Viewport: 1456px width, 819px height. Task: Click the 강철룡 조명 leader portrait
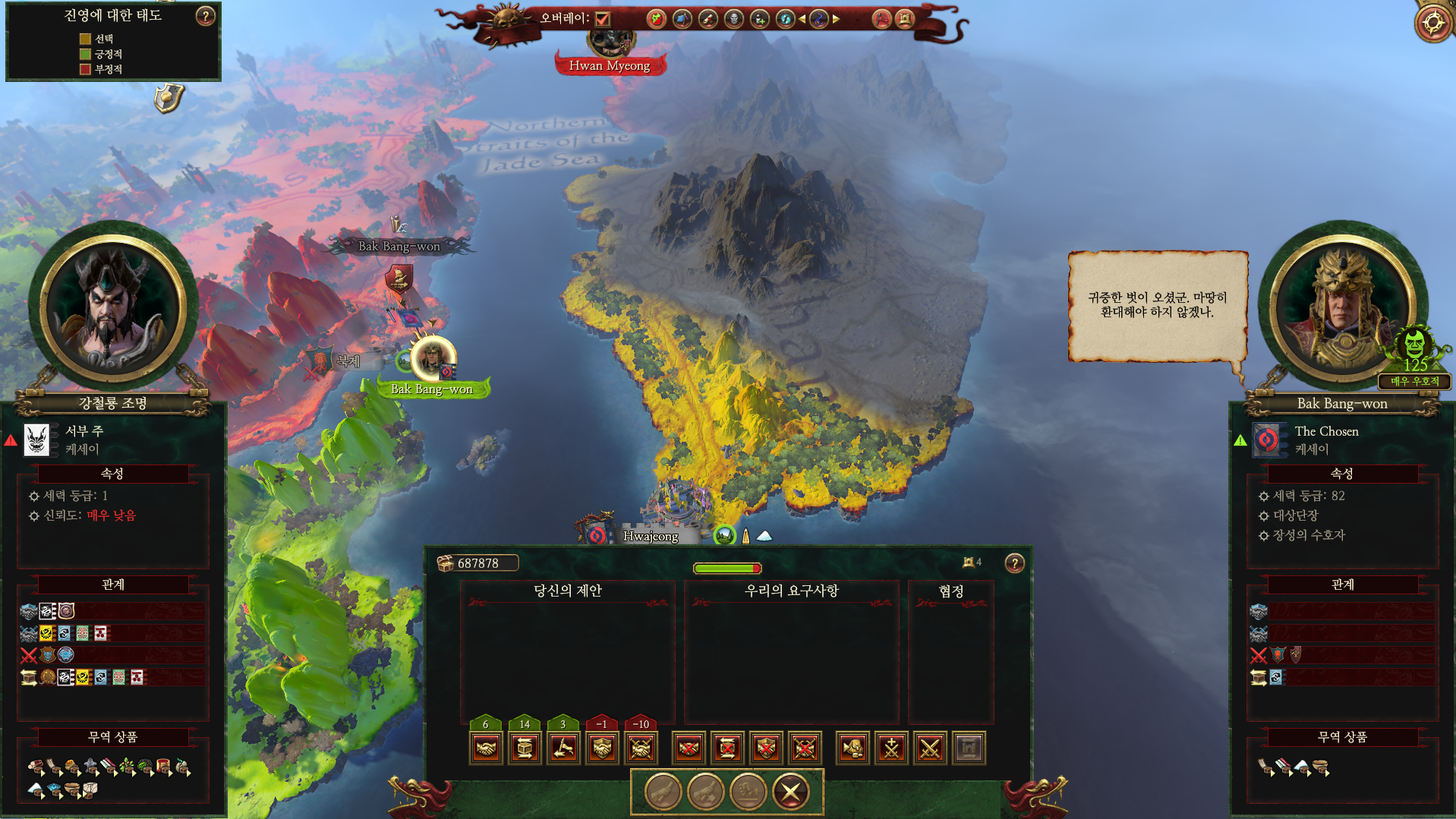point(114,307)
